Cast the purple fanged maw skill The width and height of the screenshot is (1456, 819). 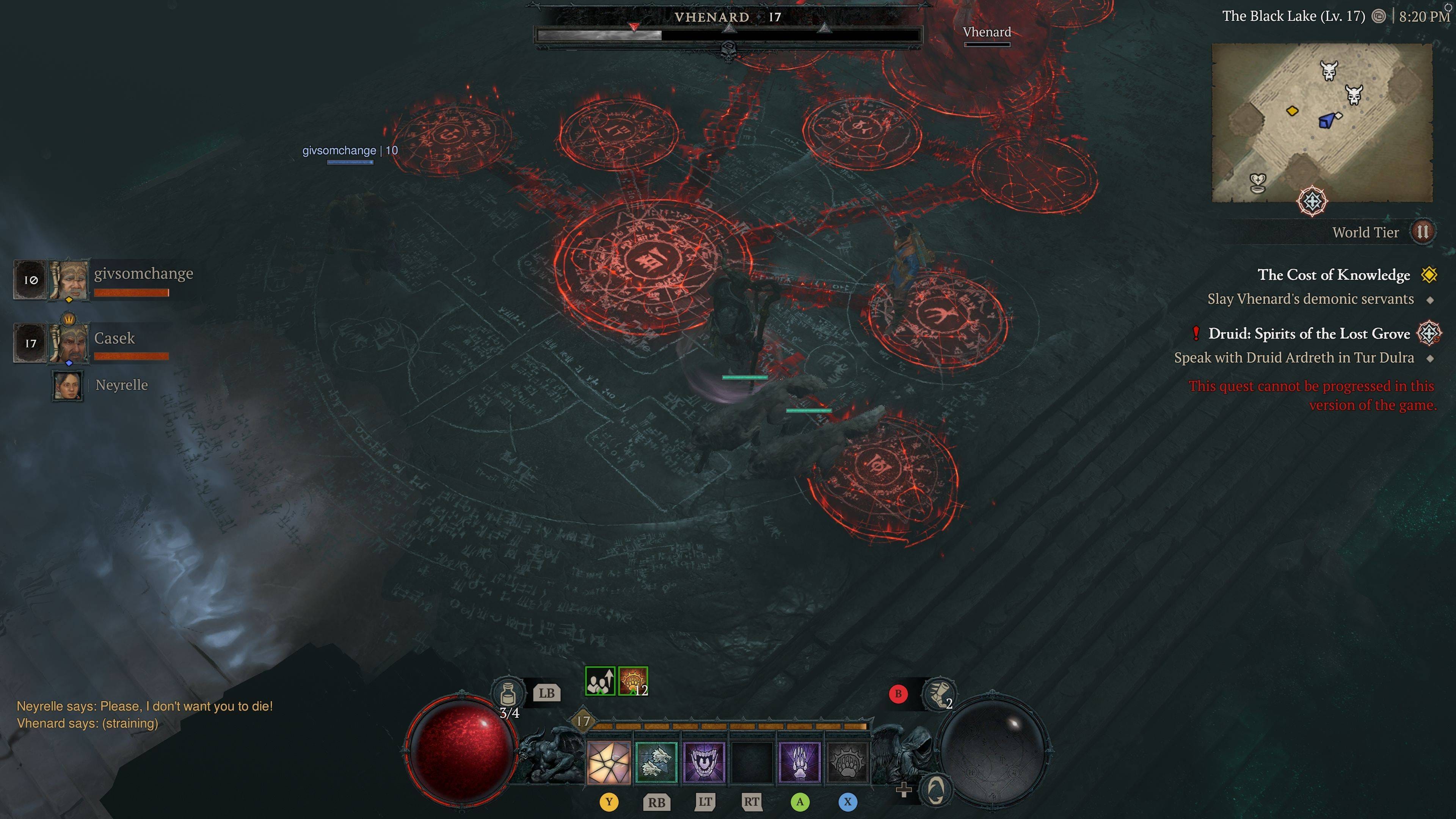pos(704,763)
